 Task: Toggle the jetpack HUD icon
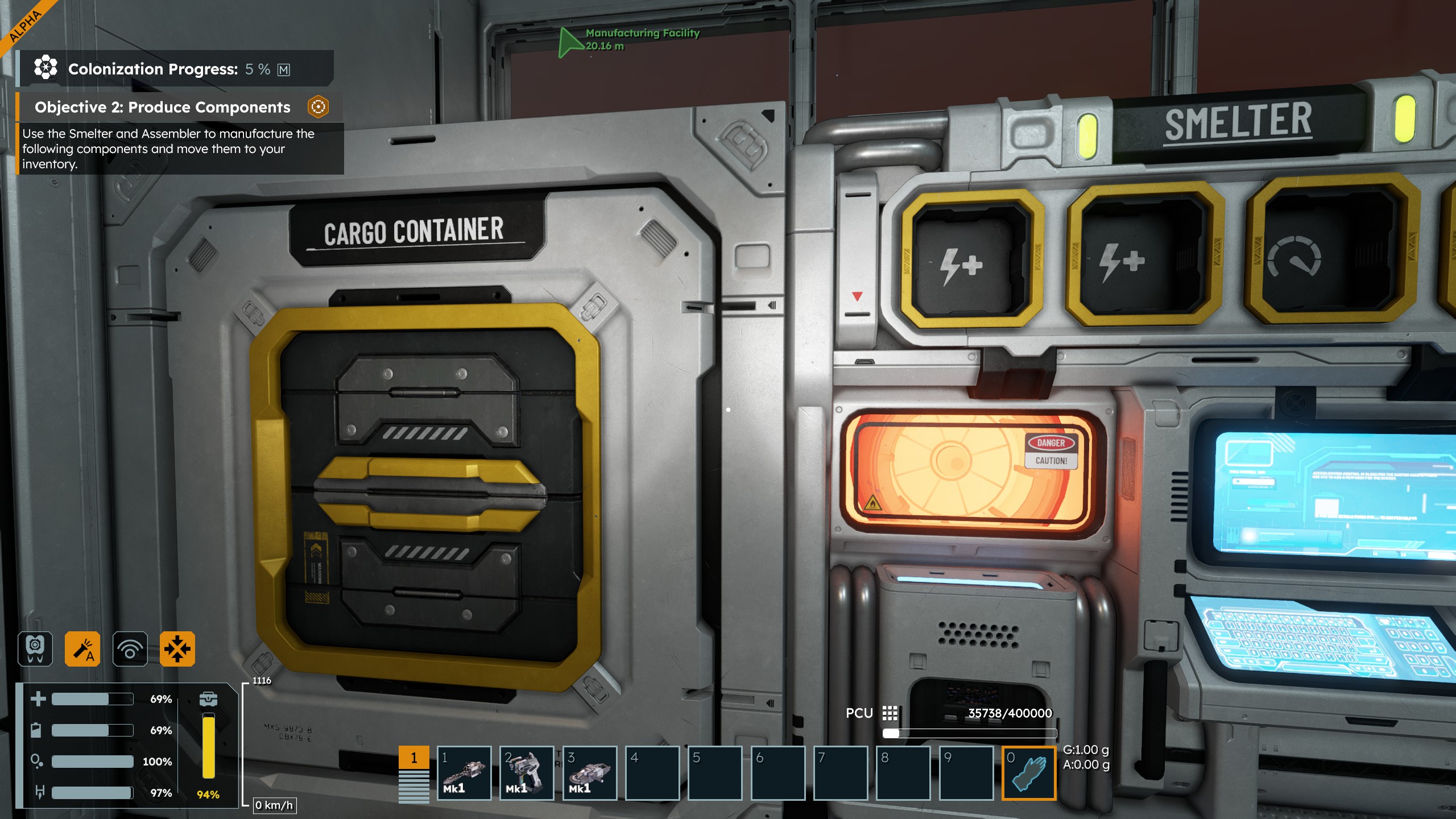pyautogui.click(x=35, y=648)
